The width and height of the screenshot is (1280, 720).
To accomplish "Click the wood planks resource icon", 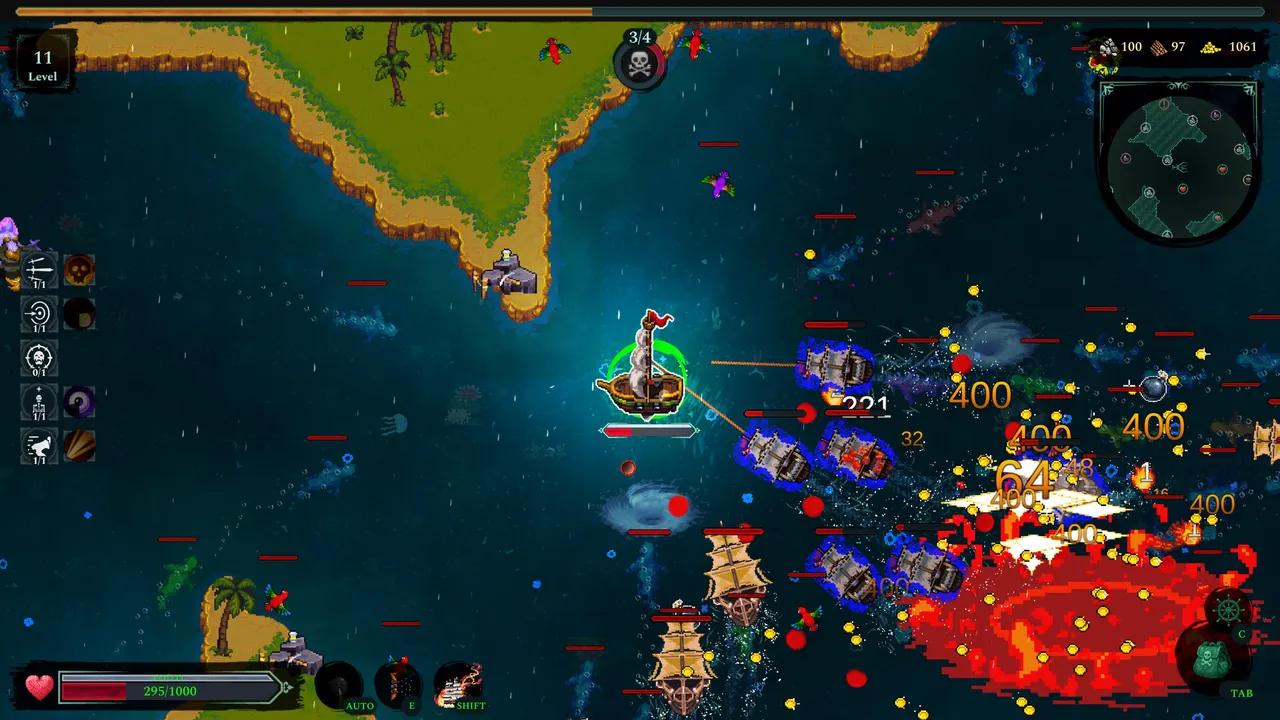I will tap(1160, 46).
